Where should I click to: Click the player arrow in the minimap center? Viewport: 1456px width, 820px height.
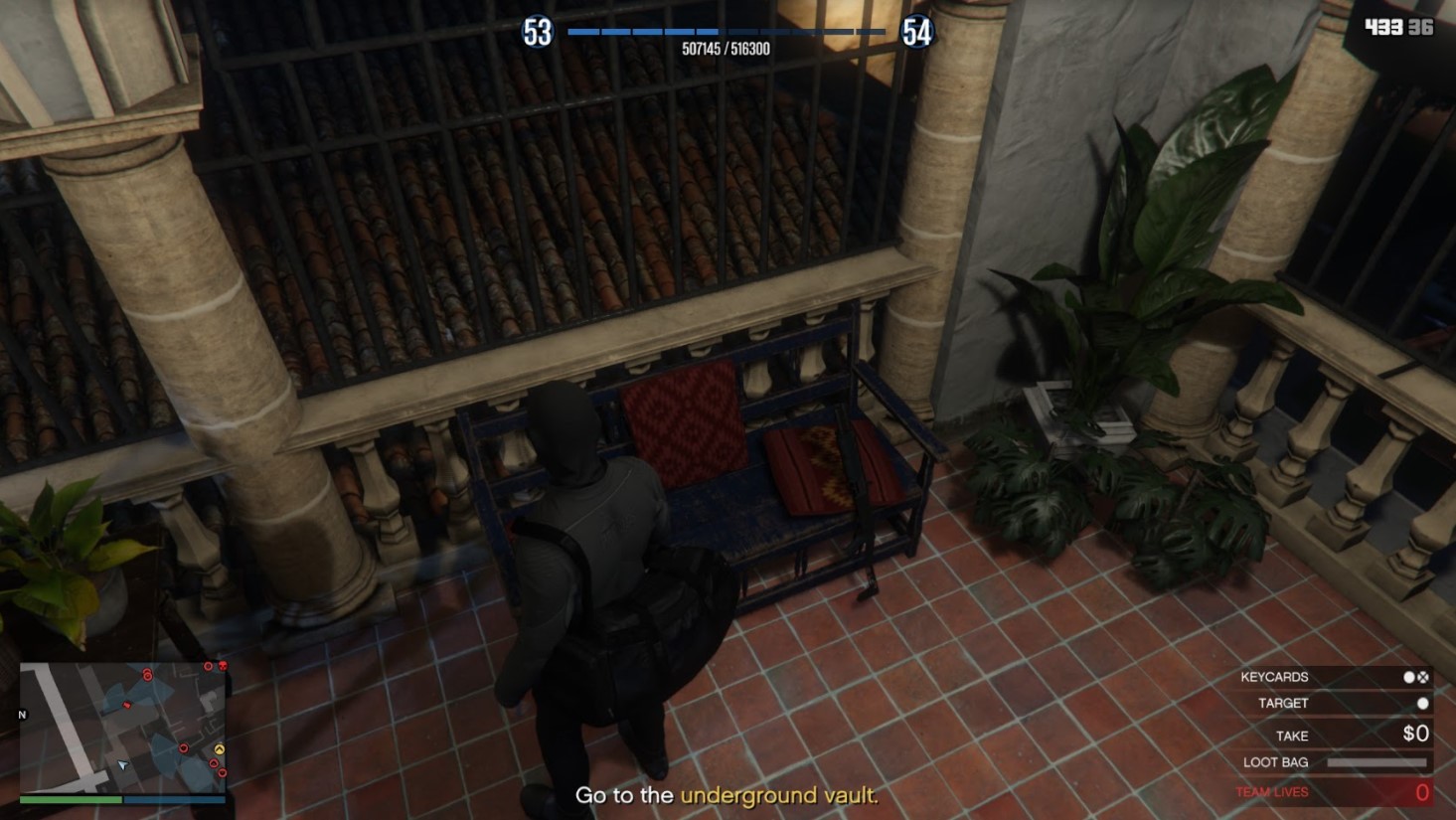[x=122, y=765]
